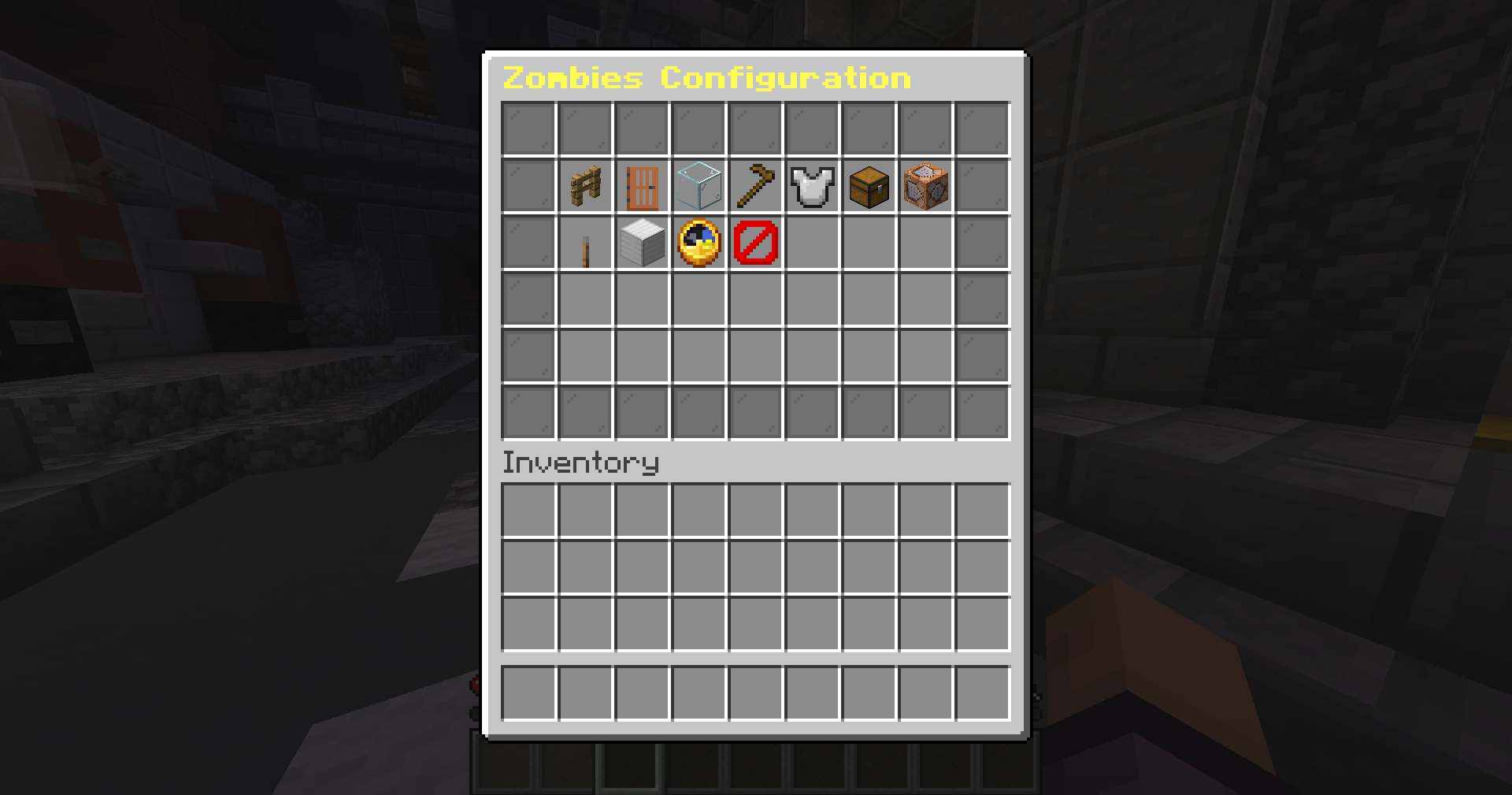Click the iron chestplate icon
Viewport: 1512px width, 795px height.
(x=812, y=184)
